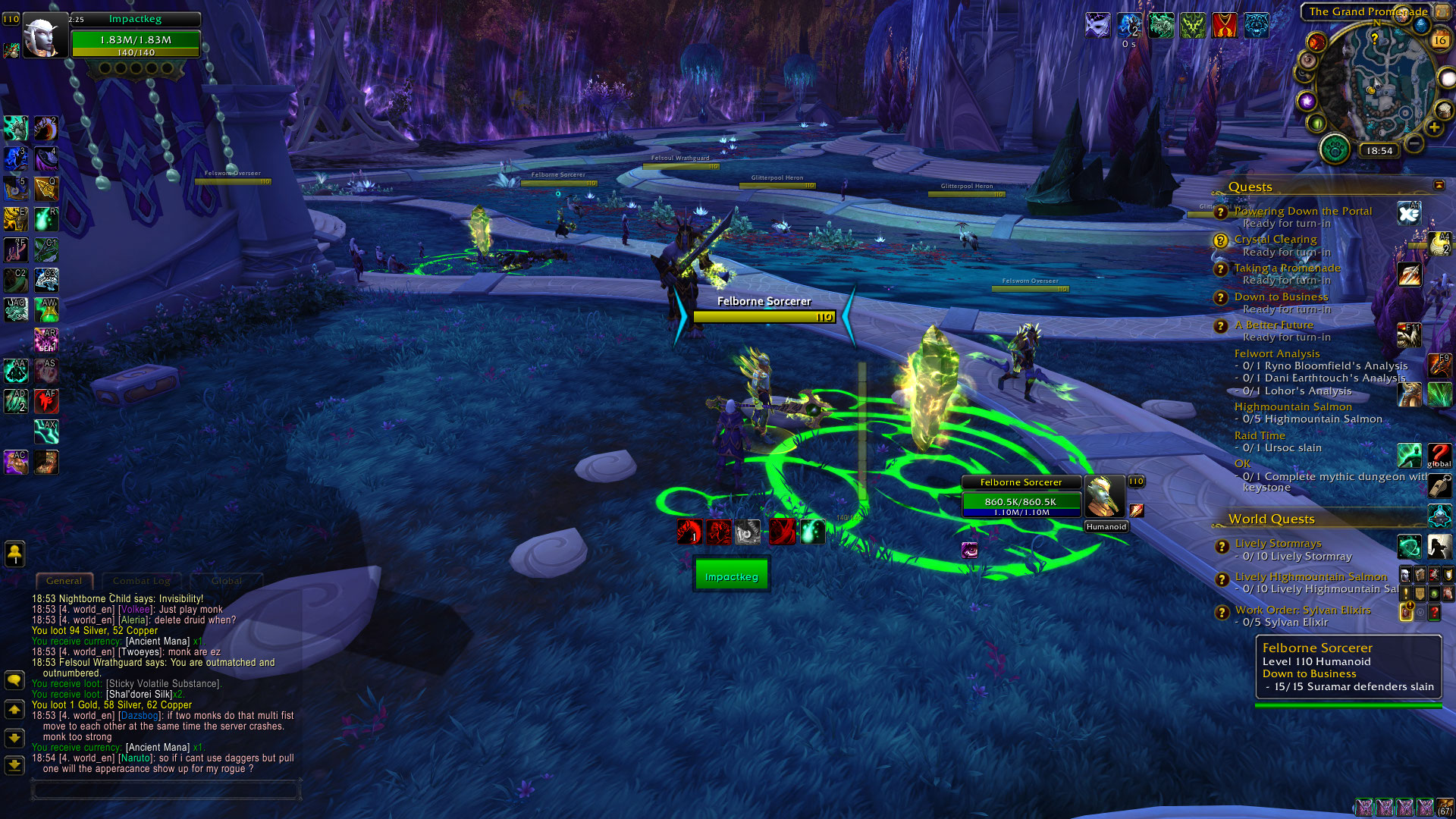
Task: Select the Down to Business quest entry
Action: click(1281, 297)
